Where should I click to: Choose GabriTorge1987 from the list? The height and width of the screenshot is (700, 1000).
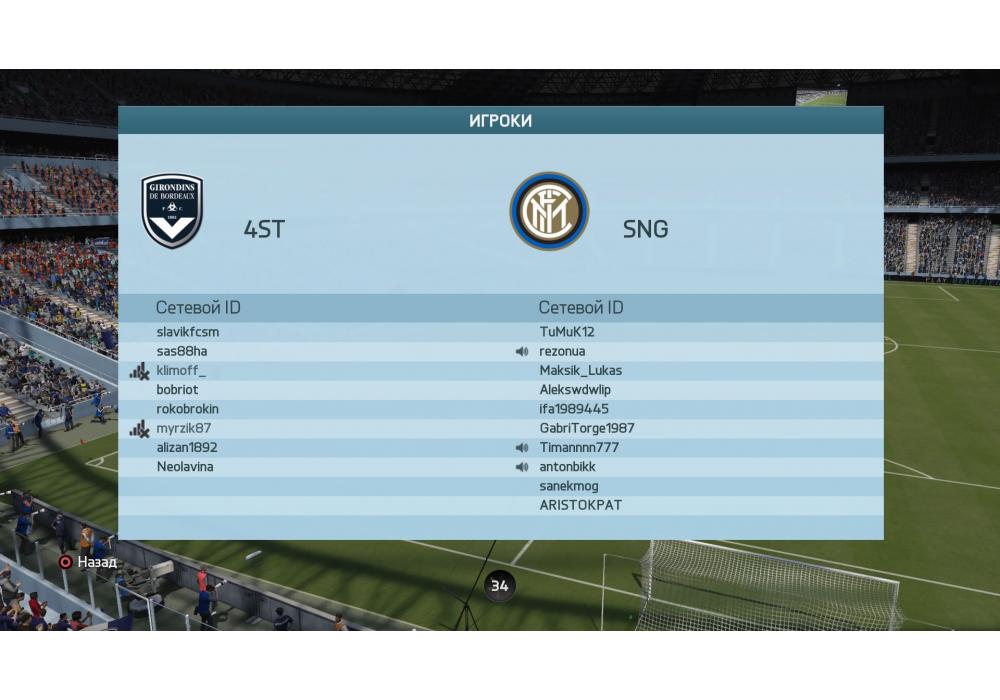pos(587,428)
